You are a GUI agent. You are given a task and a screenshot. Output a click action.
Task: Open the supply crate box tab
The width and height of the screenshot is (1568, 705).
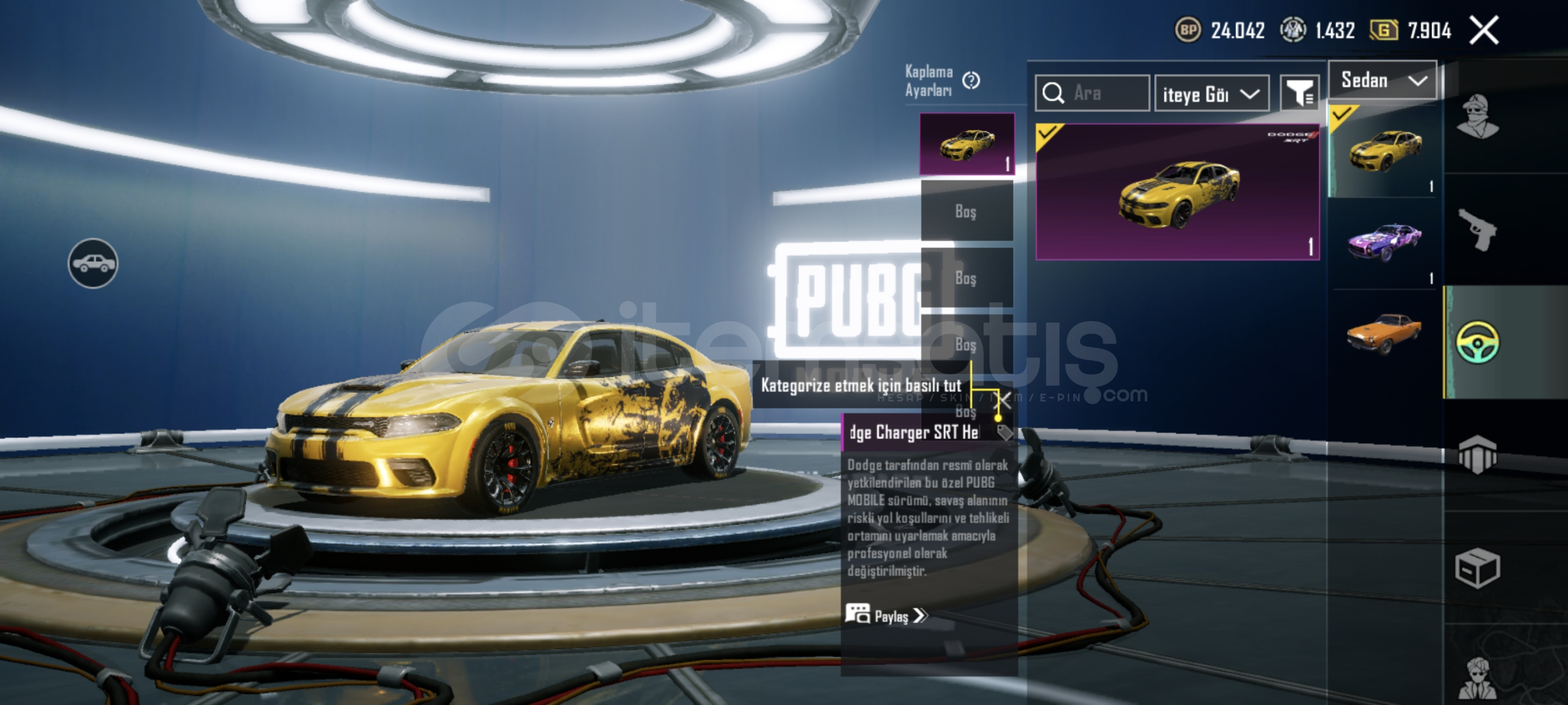[1478, 568]
